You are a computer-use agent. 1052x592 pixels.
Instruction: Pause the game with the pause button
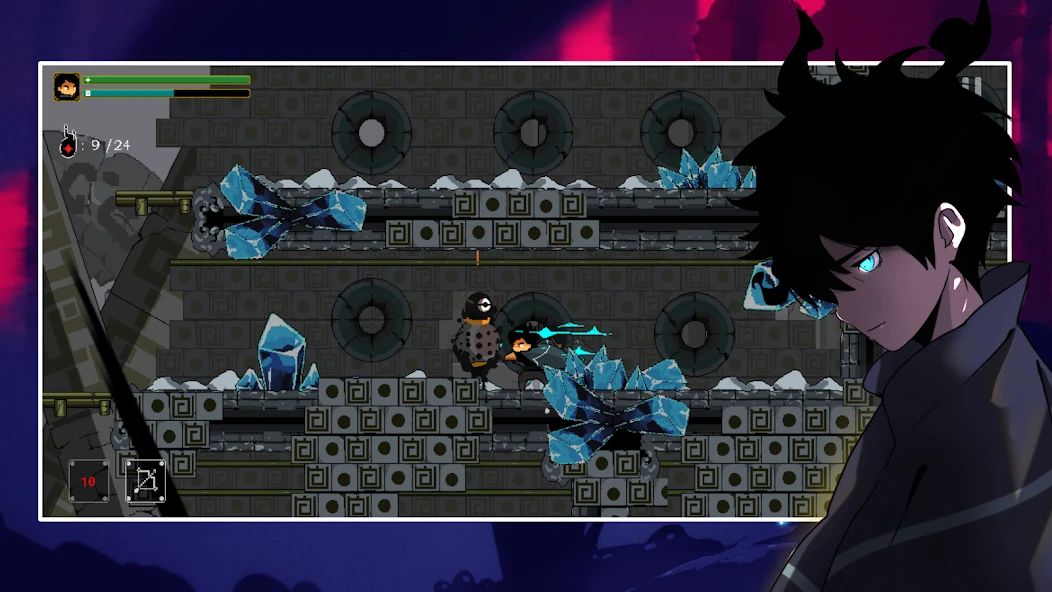(x=971, y=88)
